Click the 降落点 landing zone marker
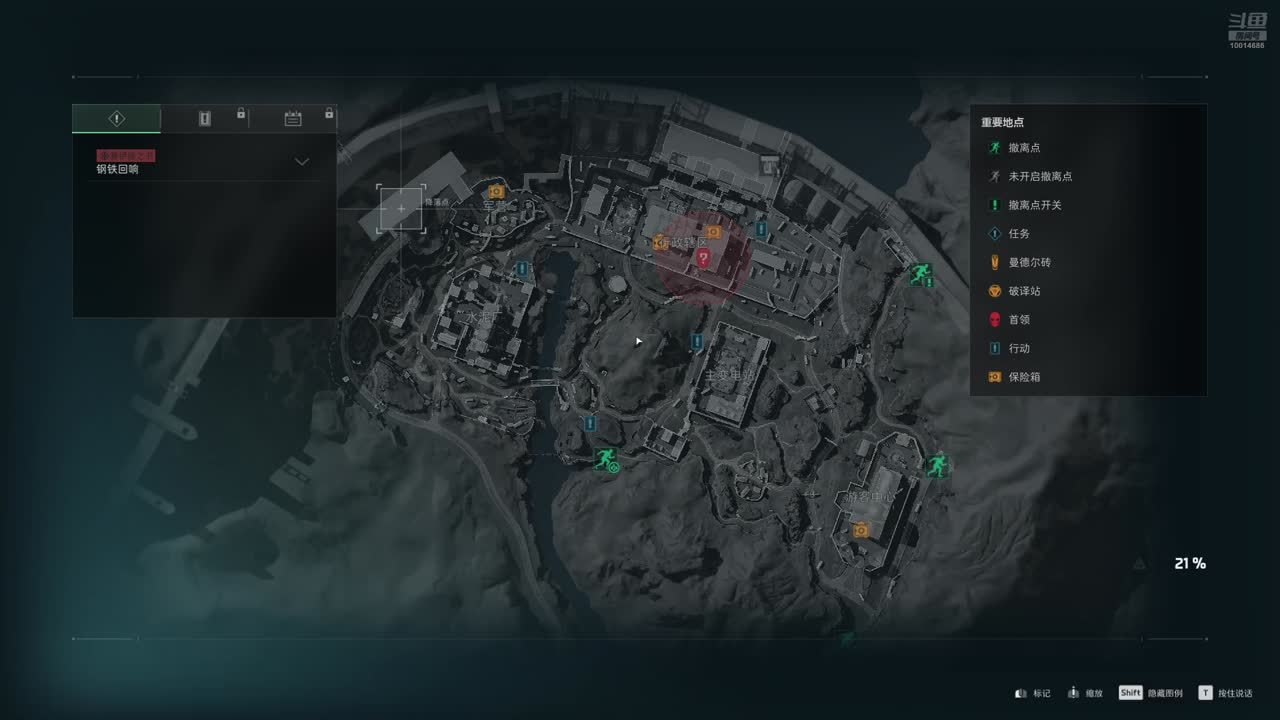Image resolution: width=1280 pixels, height=720 pixels. coord(401,208)
